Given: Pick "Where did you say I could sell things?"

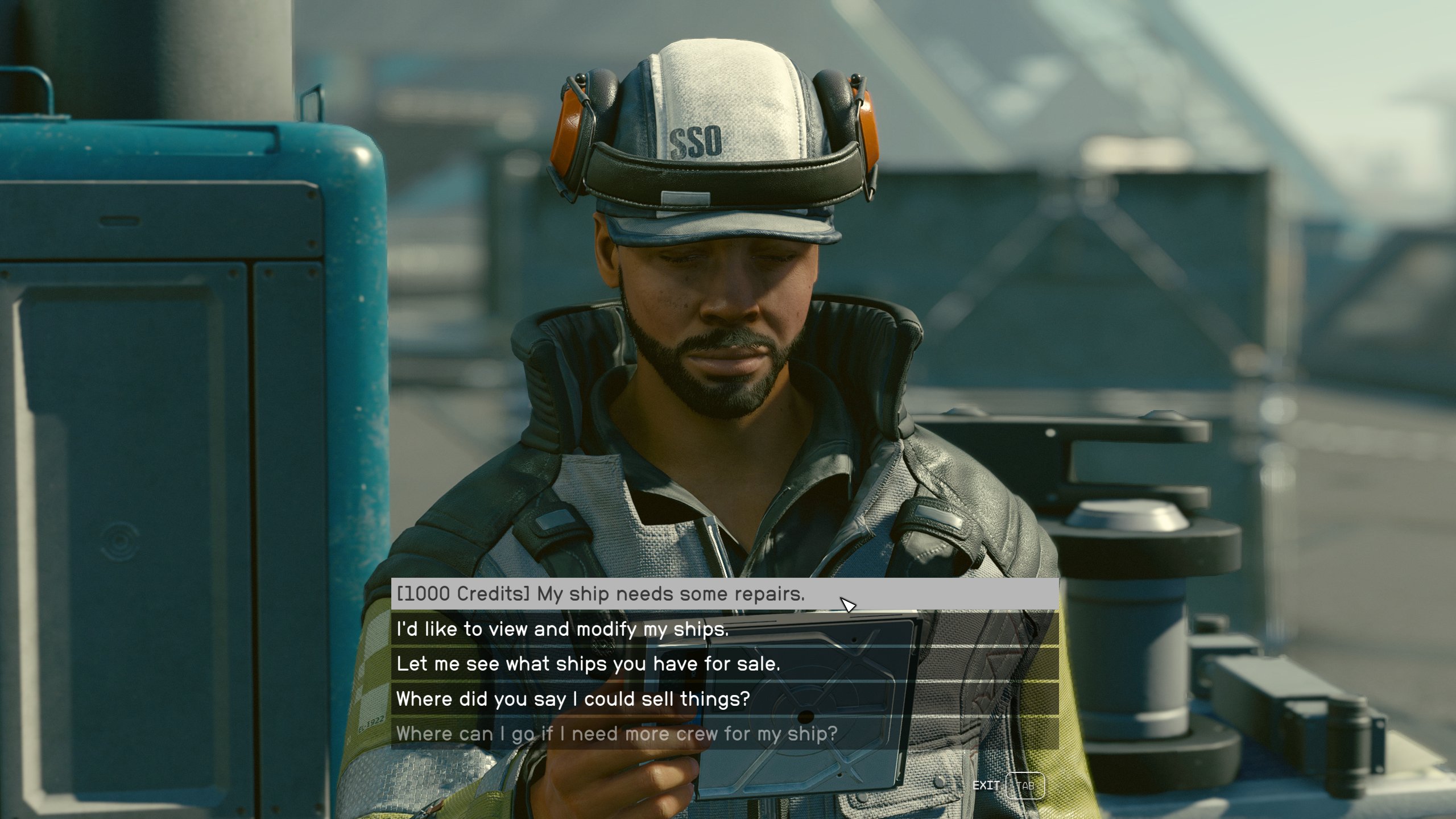Looking at the screenshot, I should pyautogui.click(x=573, y=699).
